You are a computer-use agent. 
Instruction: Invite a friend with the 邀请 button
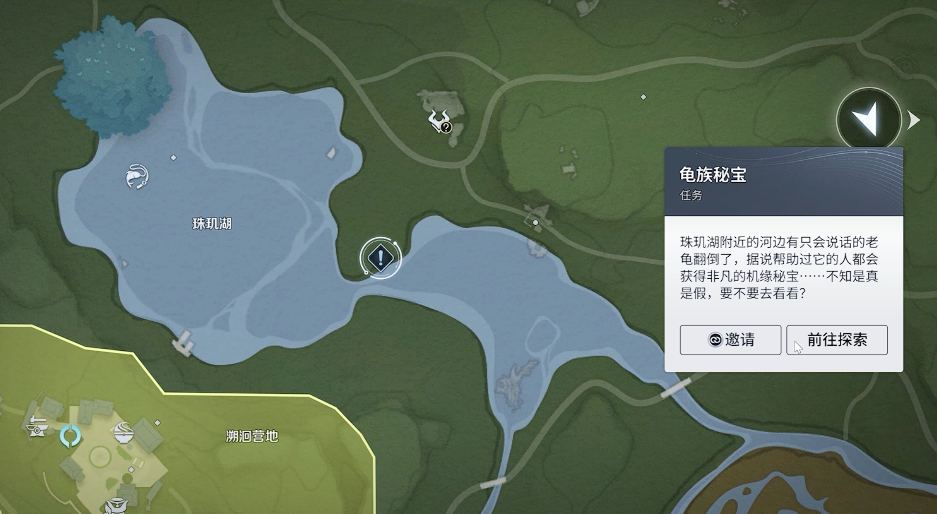[730, 340]
